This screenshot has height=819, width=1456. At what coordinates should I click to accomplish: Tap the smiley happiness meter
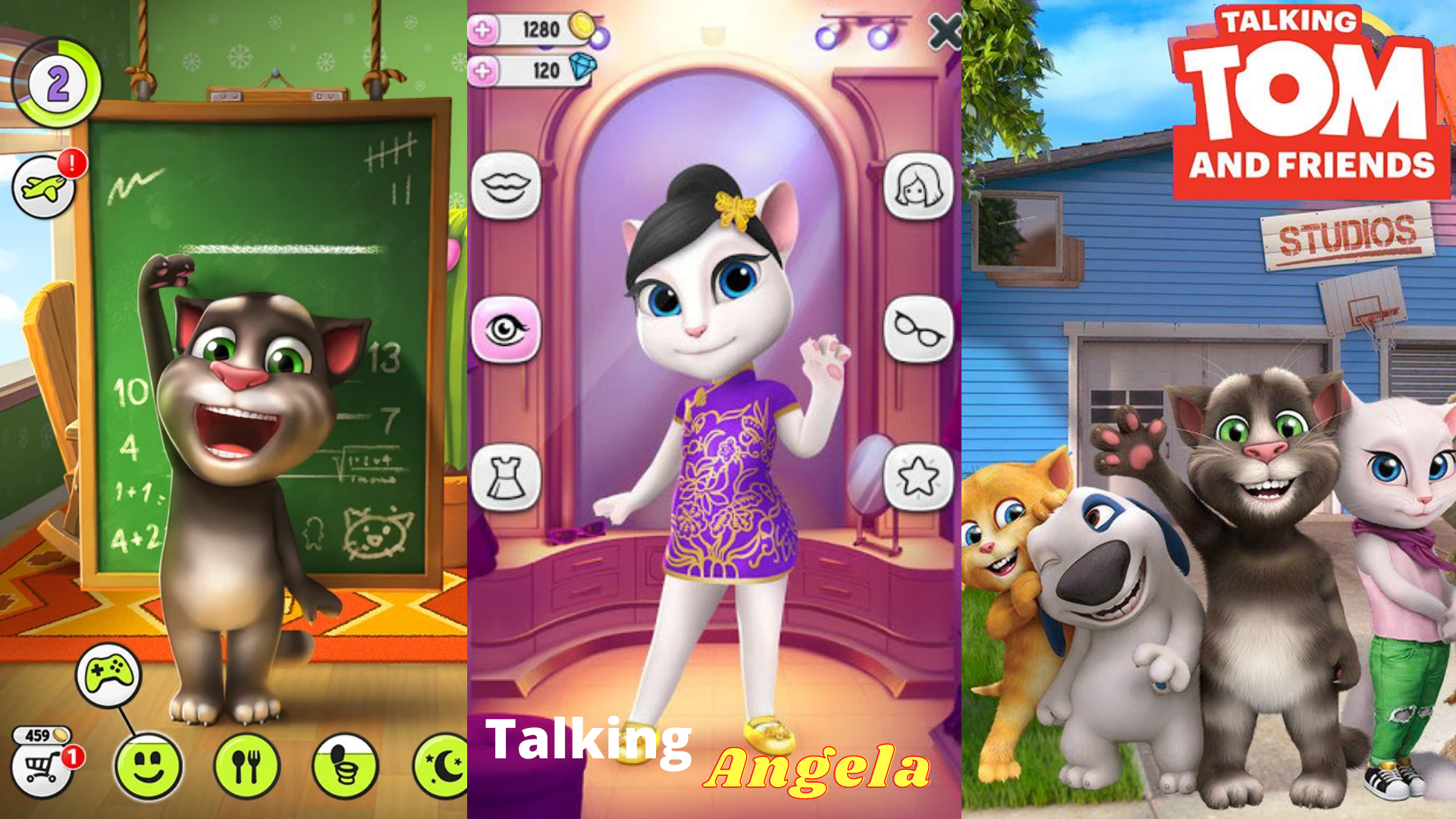click(149, 768)
